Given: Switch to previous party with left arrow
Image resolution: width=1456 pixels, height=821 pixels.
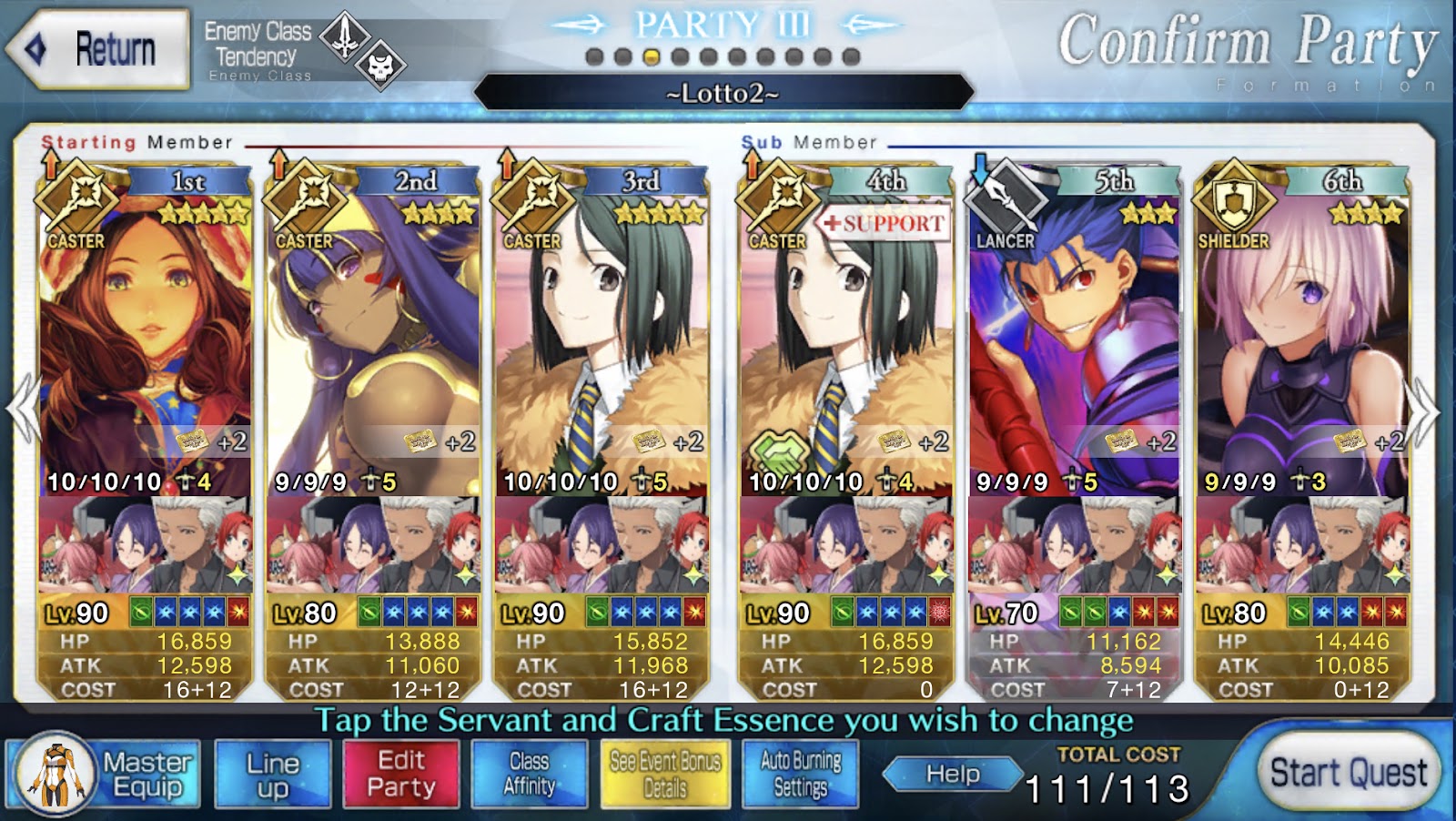Looking at the screenshot, I should [x=24, y=411].
